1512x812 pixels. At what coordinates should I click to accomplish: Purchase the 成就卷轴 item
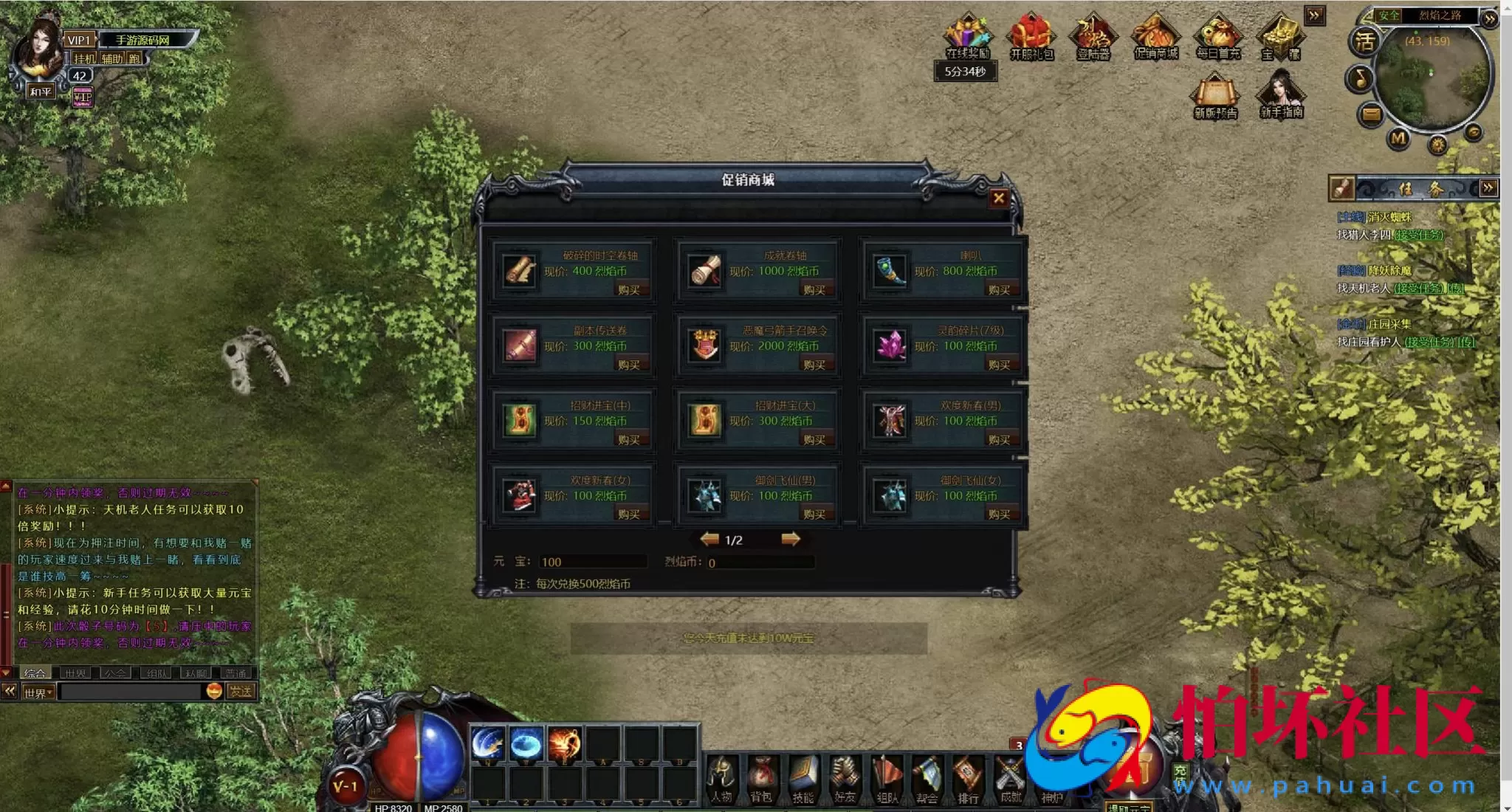[x=814, y=290]
